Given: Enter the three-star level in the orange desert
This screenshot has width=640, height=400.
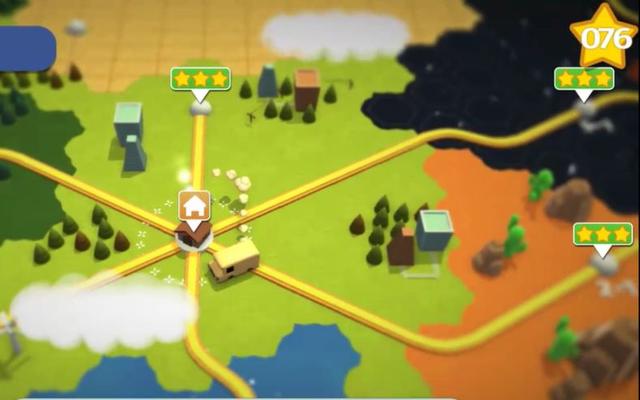Looking at the screenshot, I should [x=602, y=235].
